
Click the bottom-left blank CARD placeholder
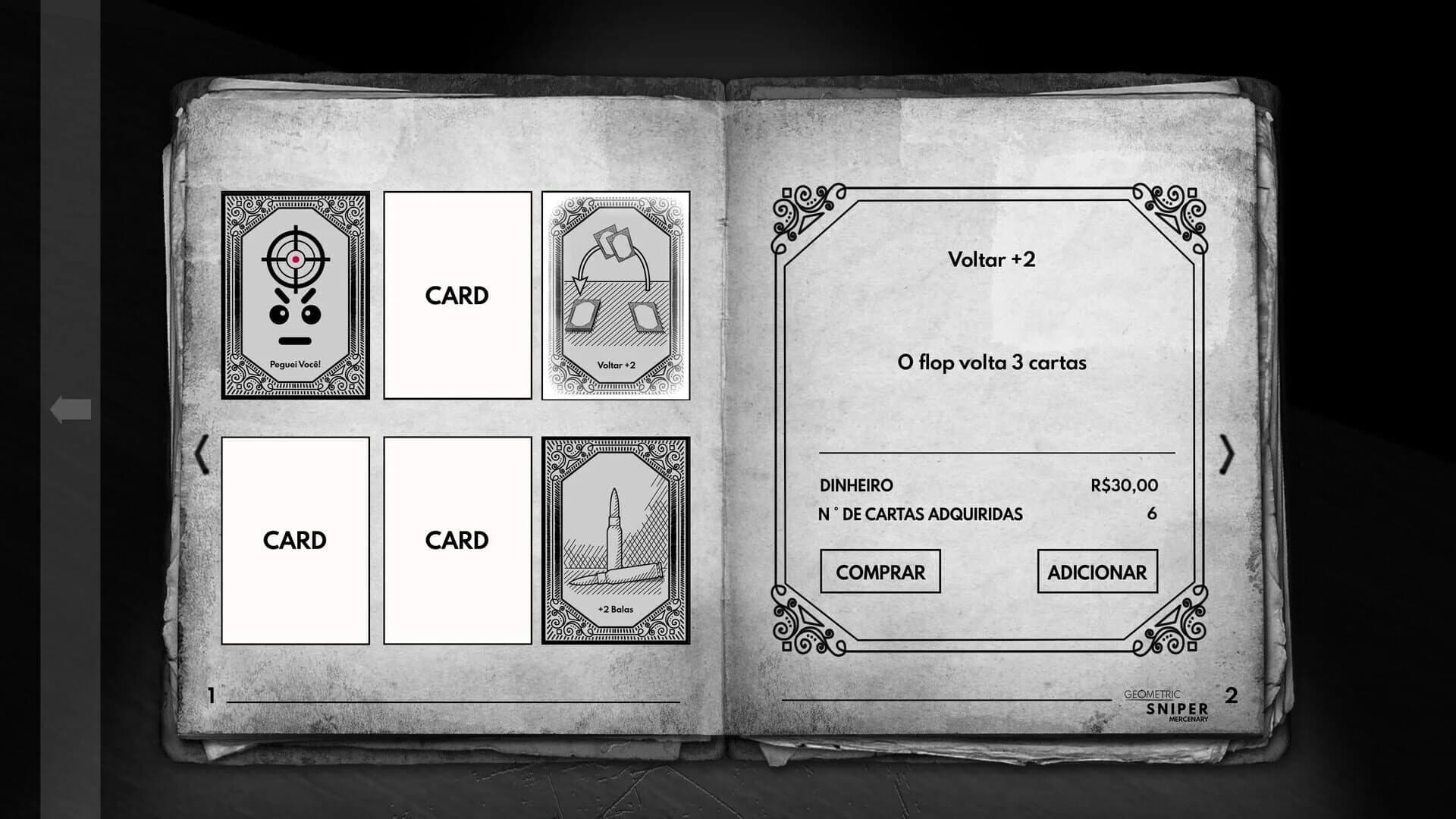pyautogui.click(x=296, y=540)
